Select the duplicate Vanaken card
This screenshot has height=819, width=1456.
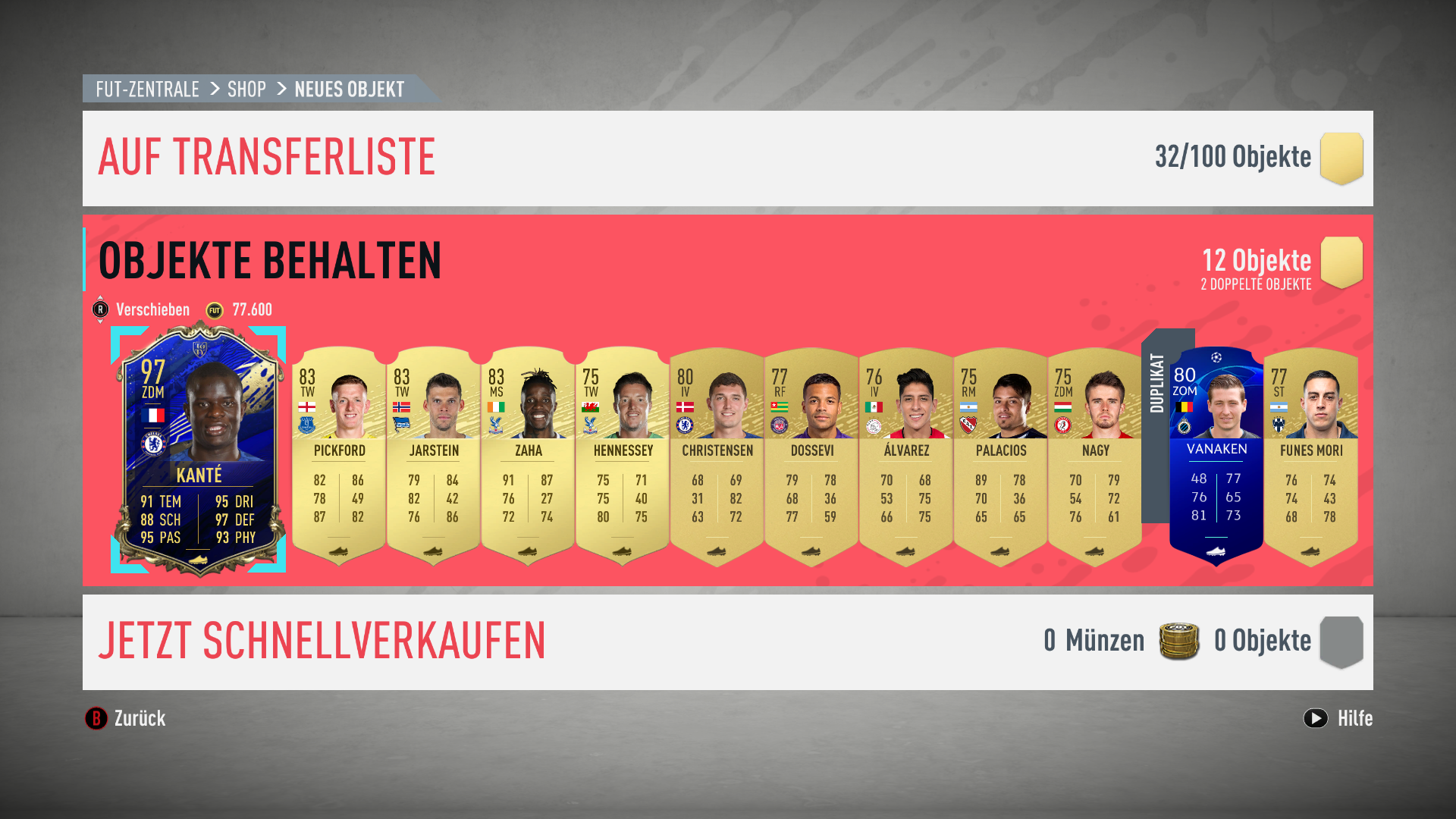click(1216, 457)
